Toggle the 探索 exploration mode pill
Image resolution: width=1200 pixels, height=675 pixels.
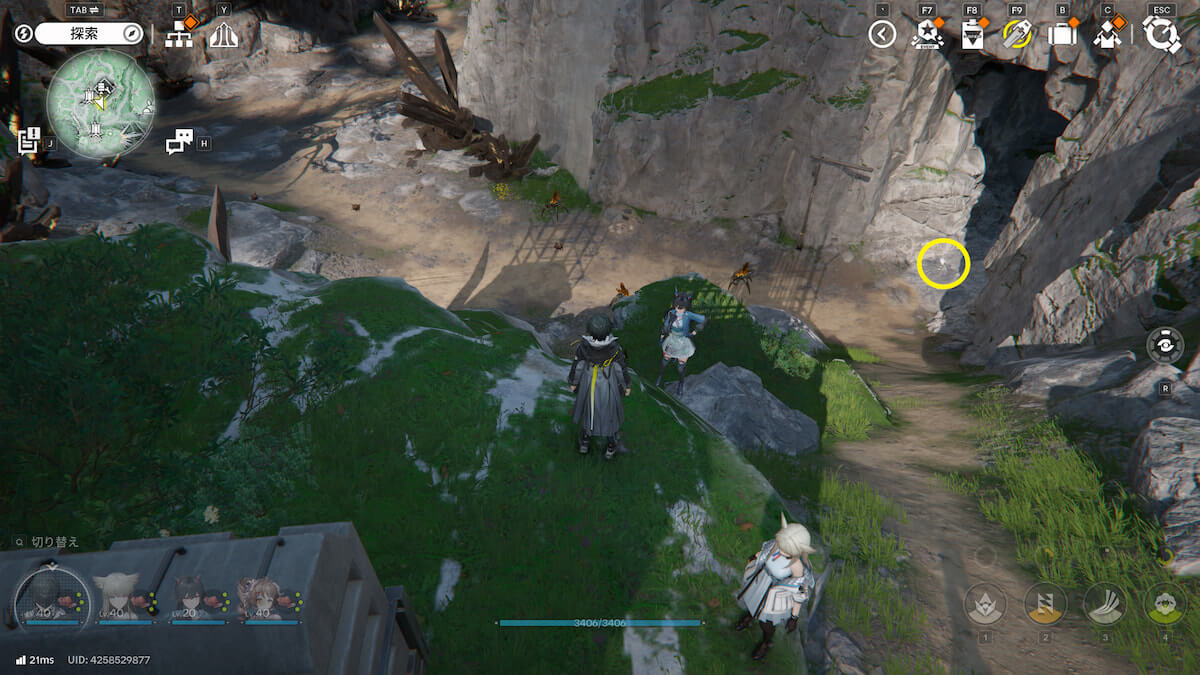tap(90, 34)
